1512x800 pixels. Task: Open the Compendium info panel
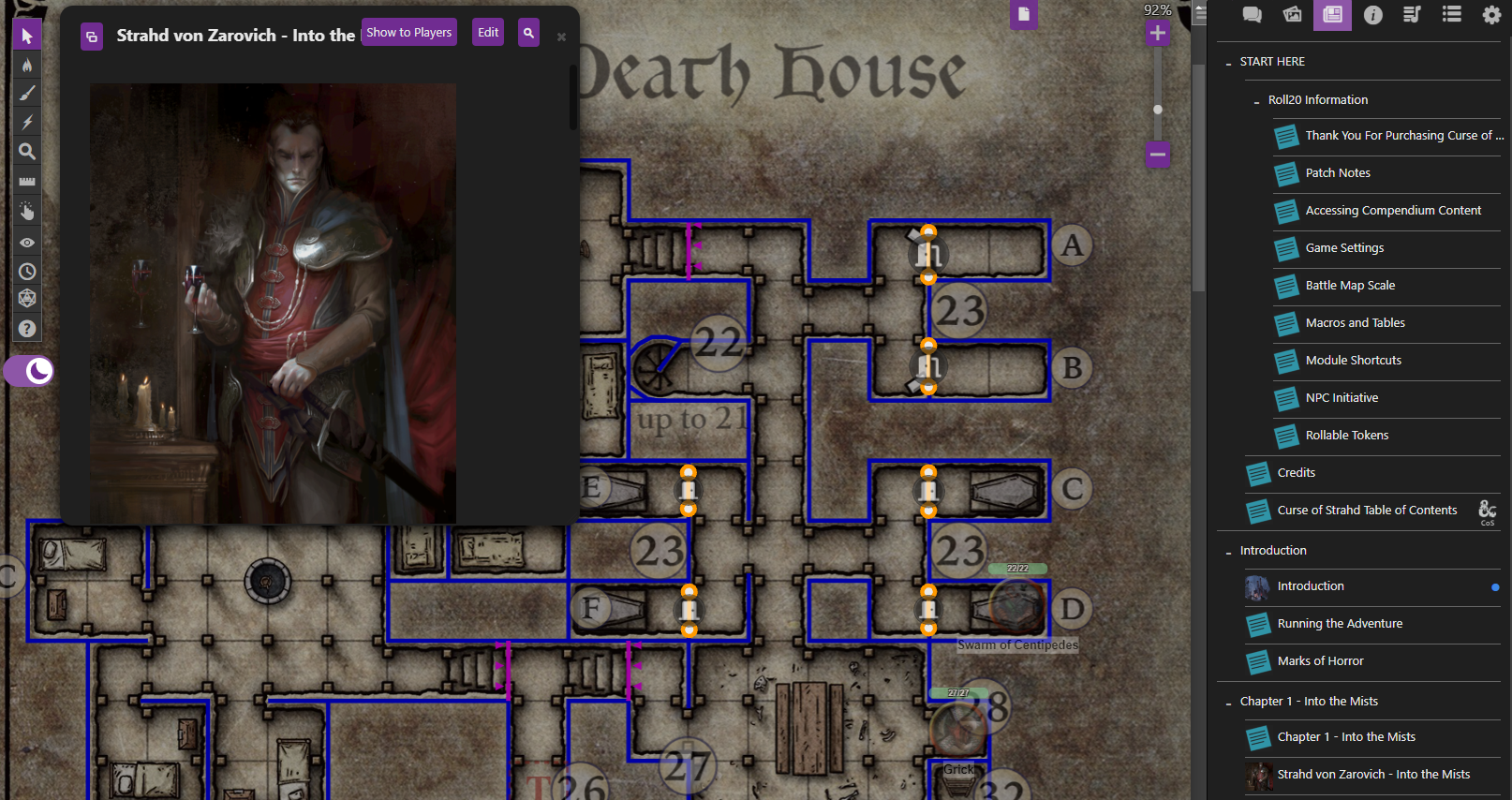[1372, 15]
